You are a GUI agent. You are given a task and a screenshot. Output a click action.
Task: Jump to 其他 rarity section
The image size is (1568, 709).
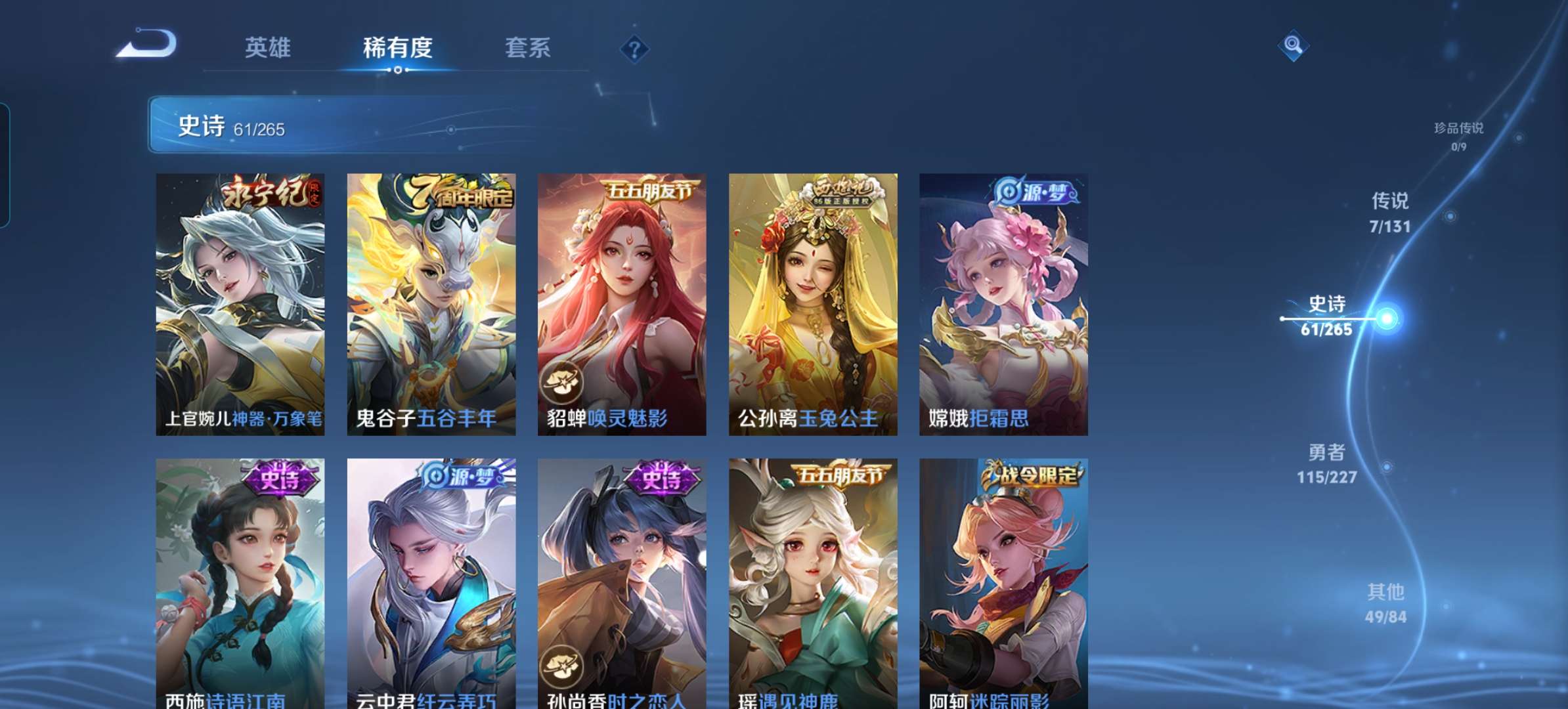click(x=1385, y=603)
